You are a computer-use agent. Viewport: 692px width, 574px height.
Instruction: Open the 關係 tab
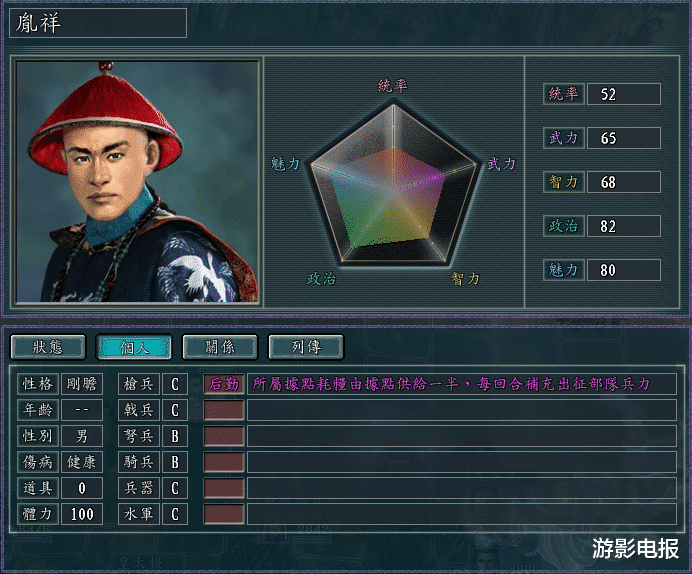[220, 347]
